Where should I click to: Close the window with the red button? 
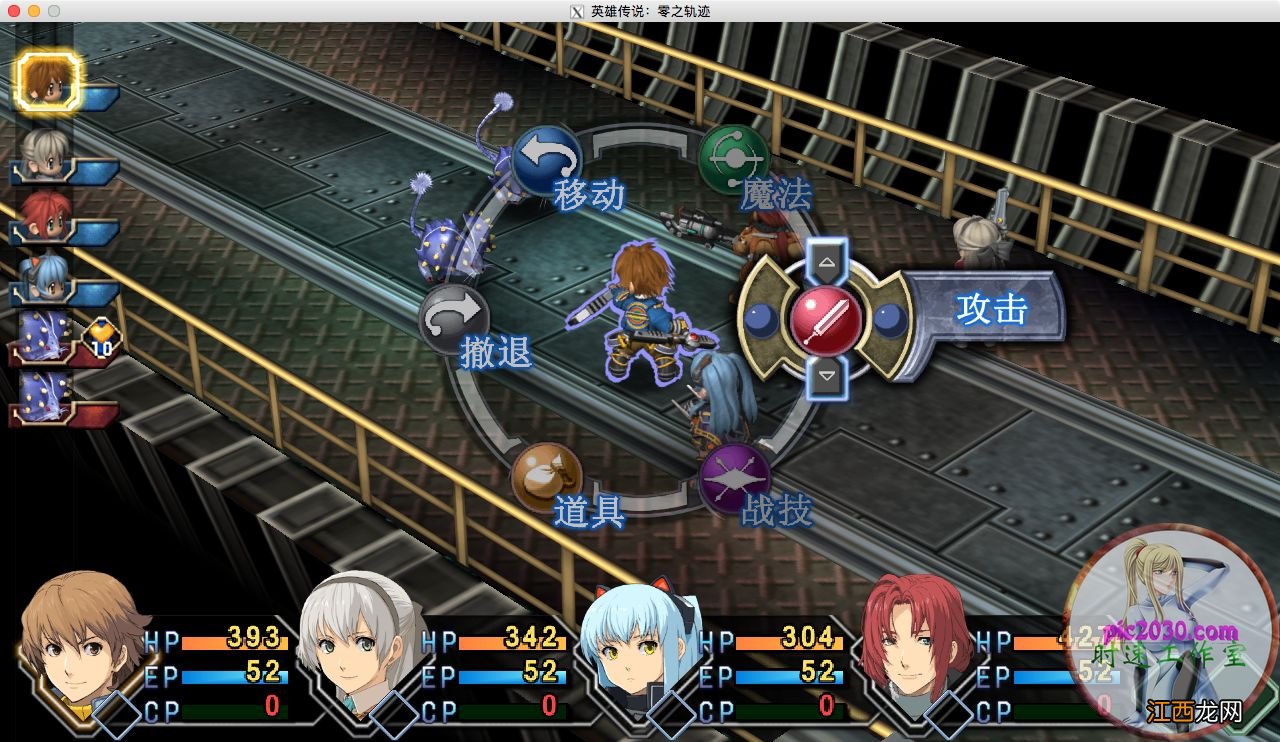click(x=13, y=11)
